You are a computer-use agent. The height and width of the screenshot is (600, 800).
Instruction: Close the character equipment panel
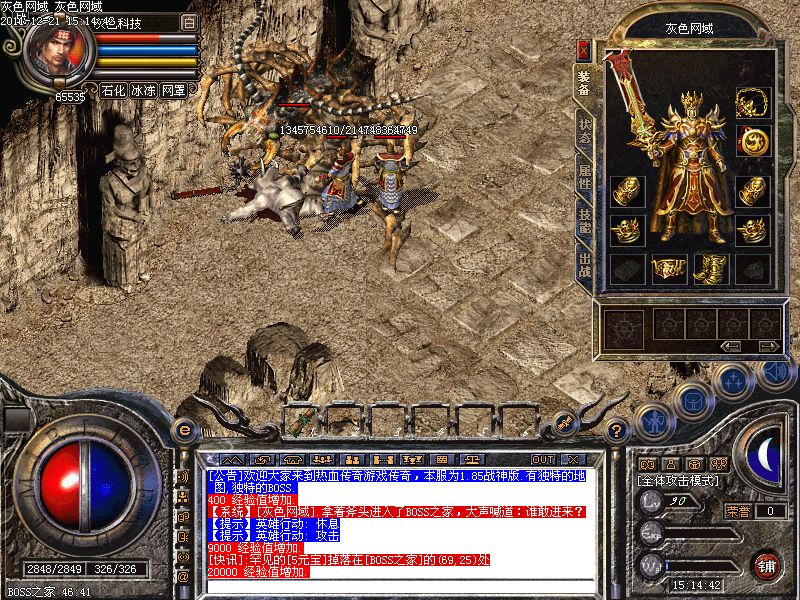pyautogui.click(x=584, y=48)
